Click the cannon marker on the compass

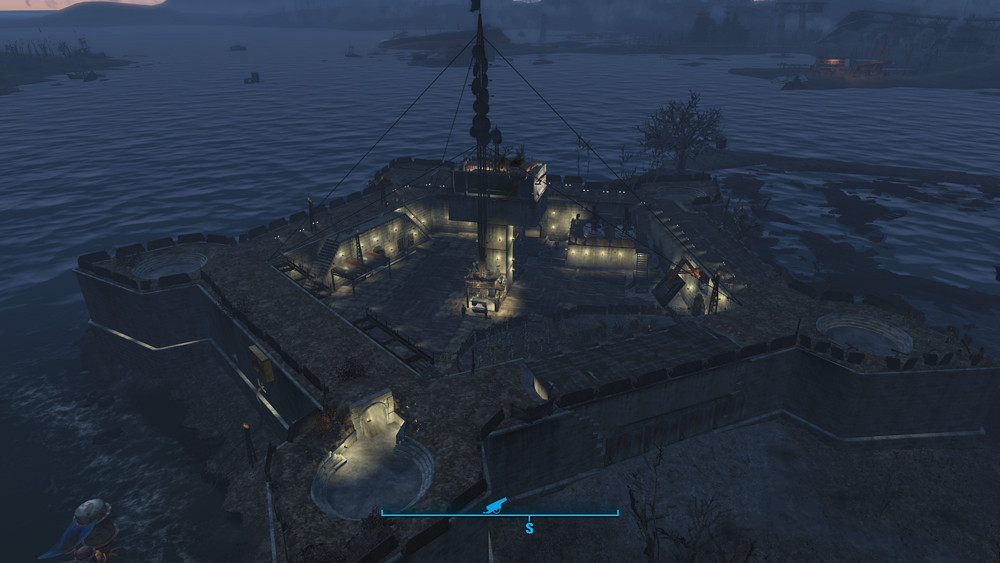click(494, 506)
